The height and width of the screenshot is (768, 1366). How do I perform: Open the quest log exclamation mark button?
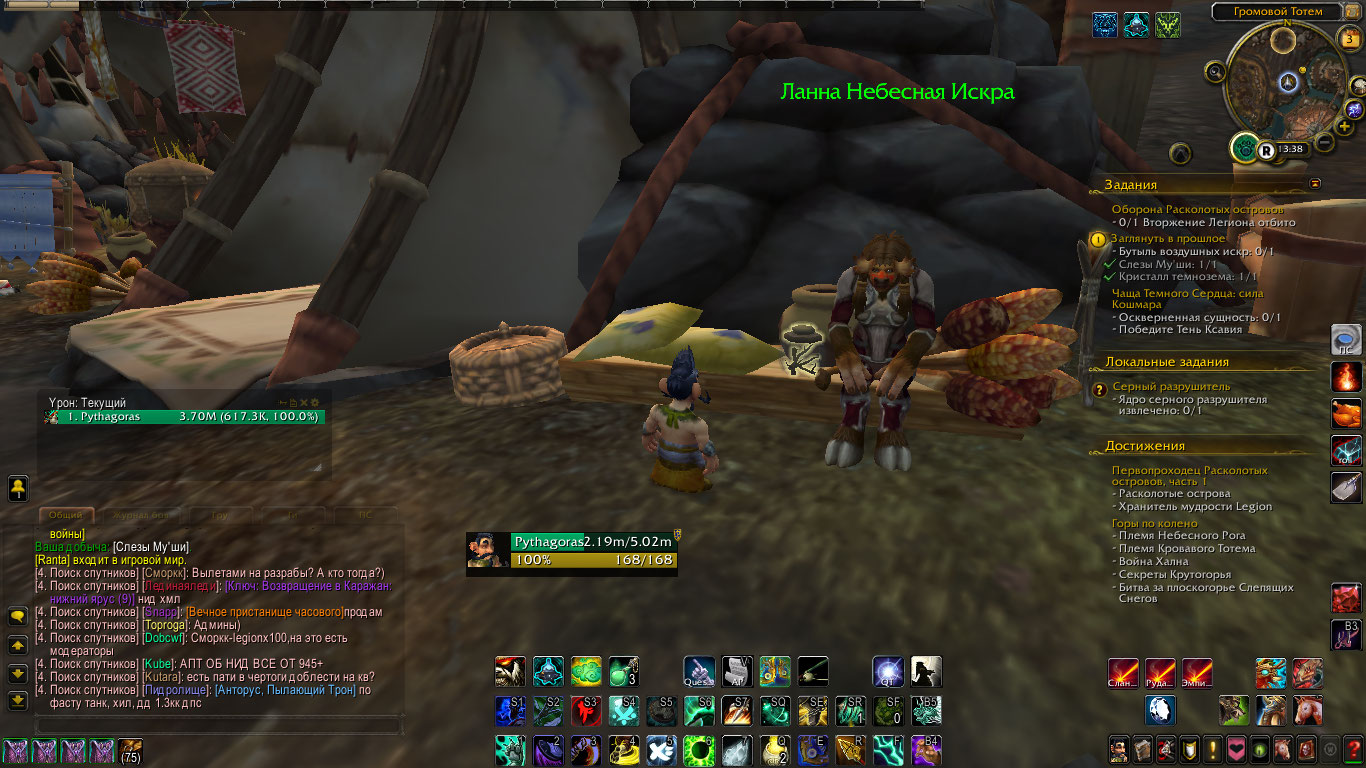[x=1213, y=749]
